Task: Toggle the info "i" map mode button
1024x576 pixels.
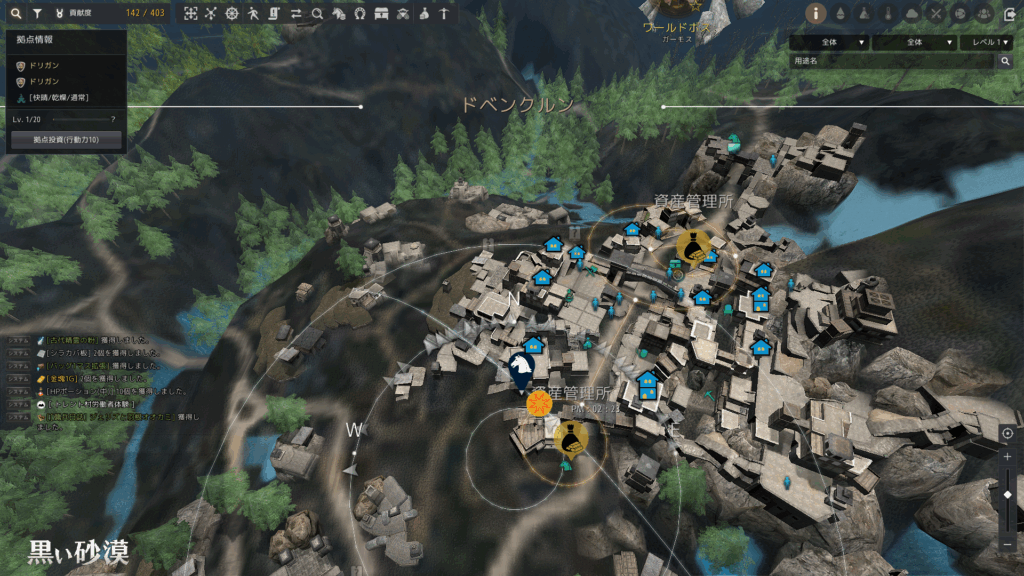Action: pos(815,13)
